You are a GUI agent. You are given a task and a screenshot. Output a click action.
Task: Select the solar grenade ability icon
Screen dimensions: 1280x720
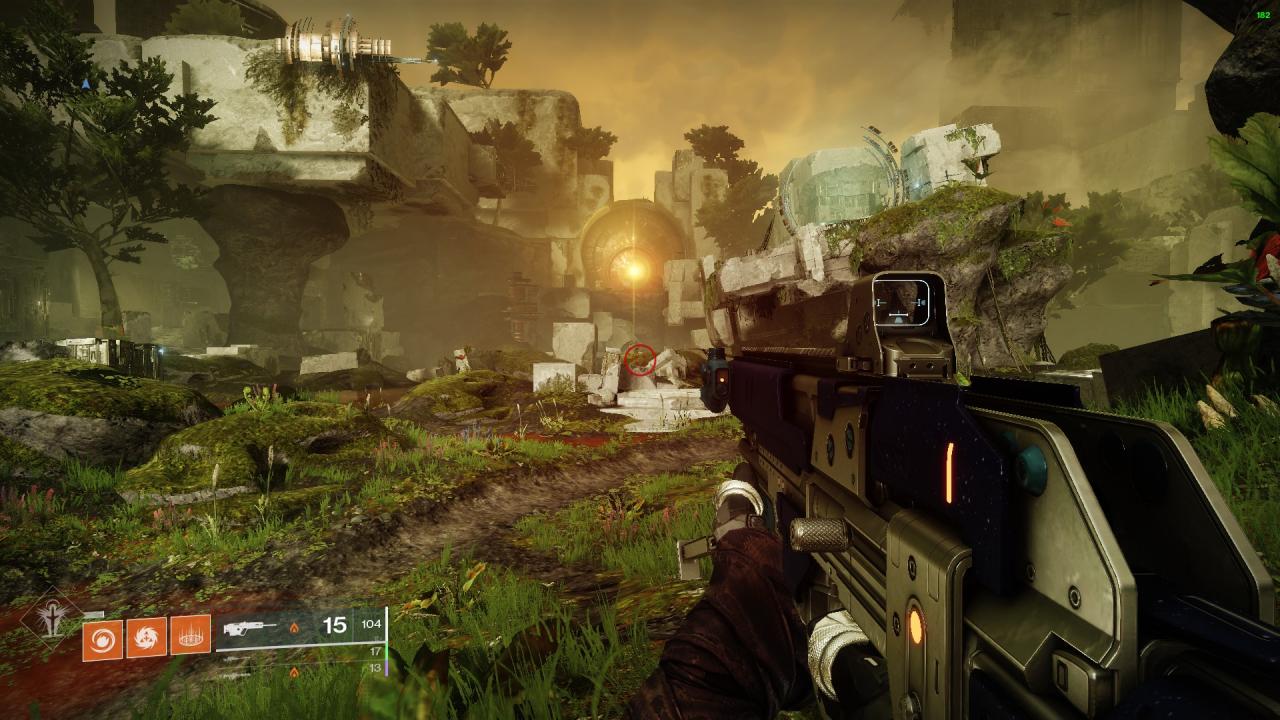click(102, 635)
